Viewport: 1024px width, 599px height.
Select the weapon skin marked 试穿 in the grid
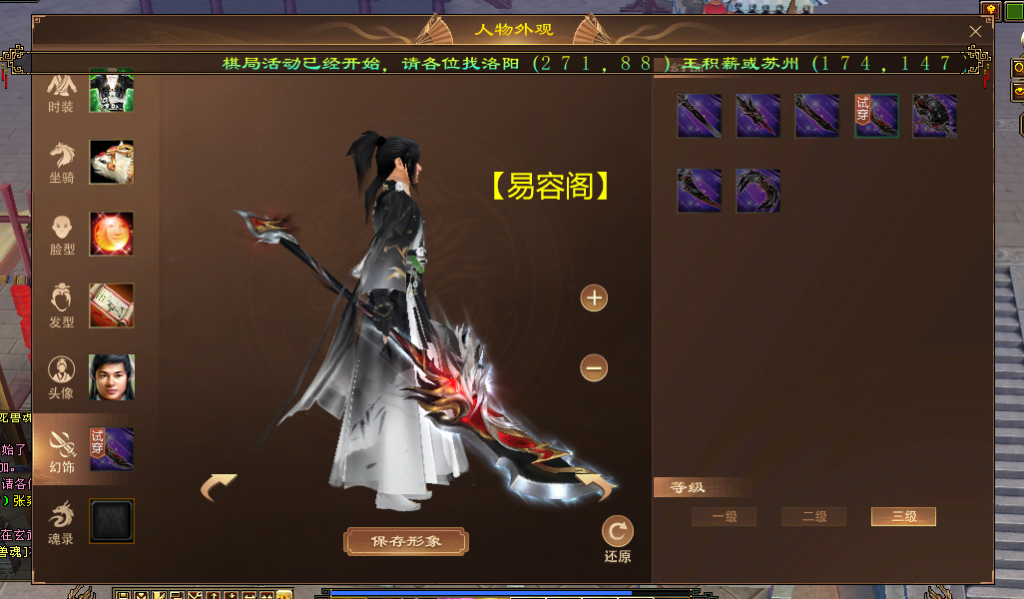tap(876, 116)
